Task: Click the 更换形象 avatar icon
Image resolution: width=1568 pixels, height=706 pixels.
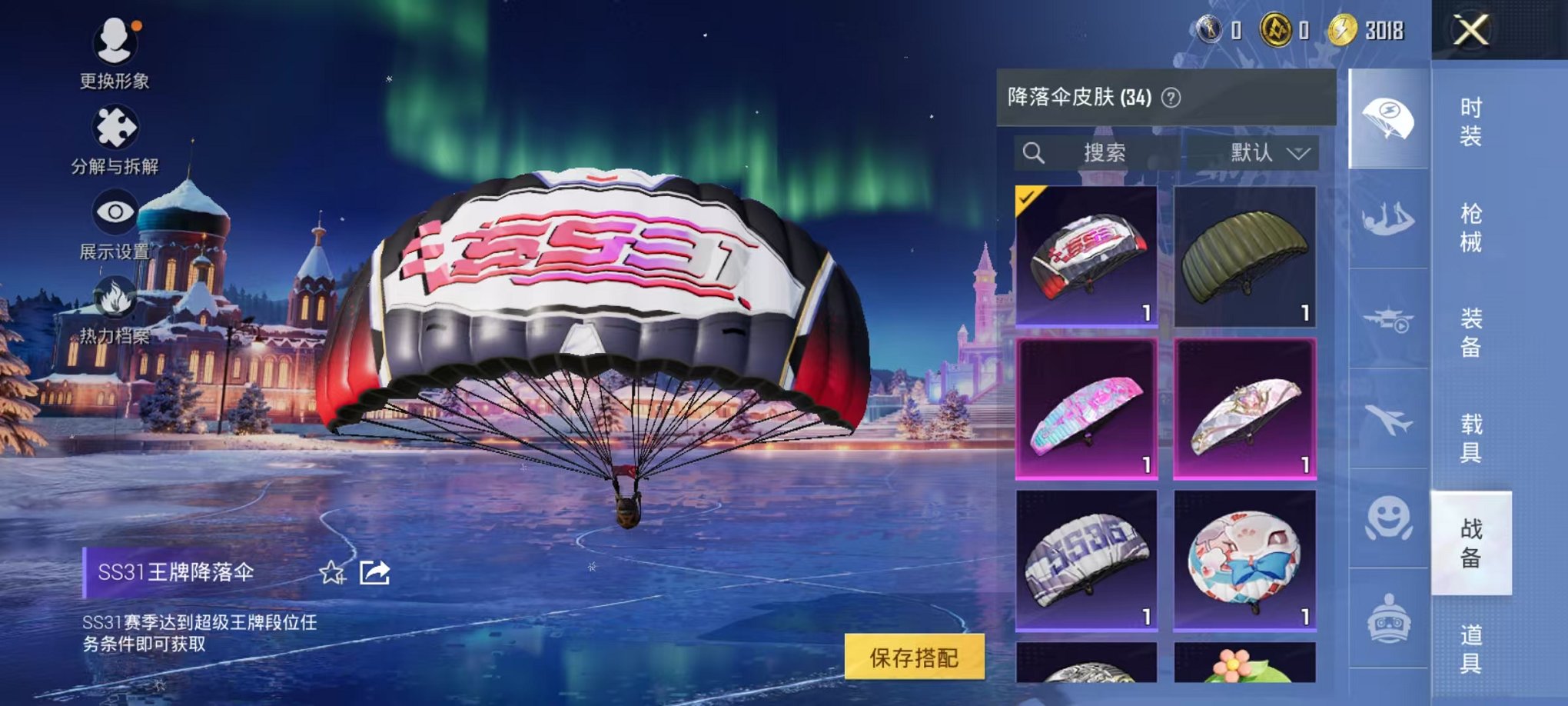Action: [x=114, y=36]
